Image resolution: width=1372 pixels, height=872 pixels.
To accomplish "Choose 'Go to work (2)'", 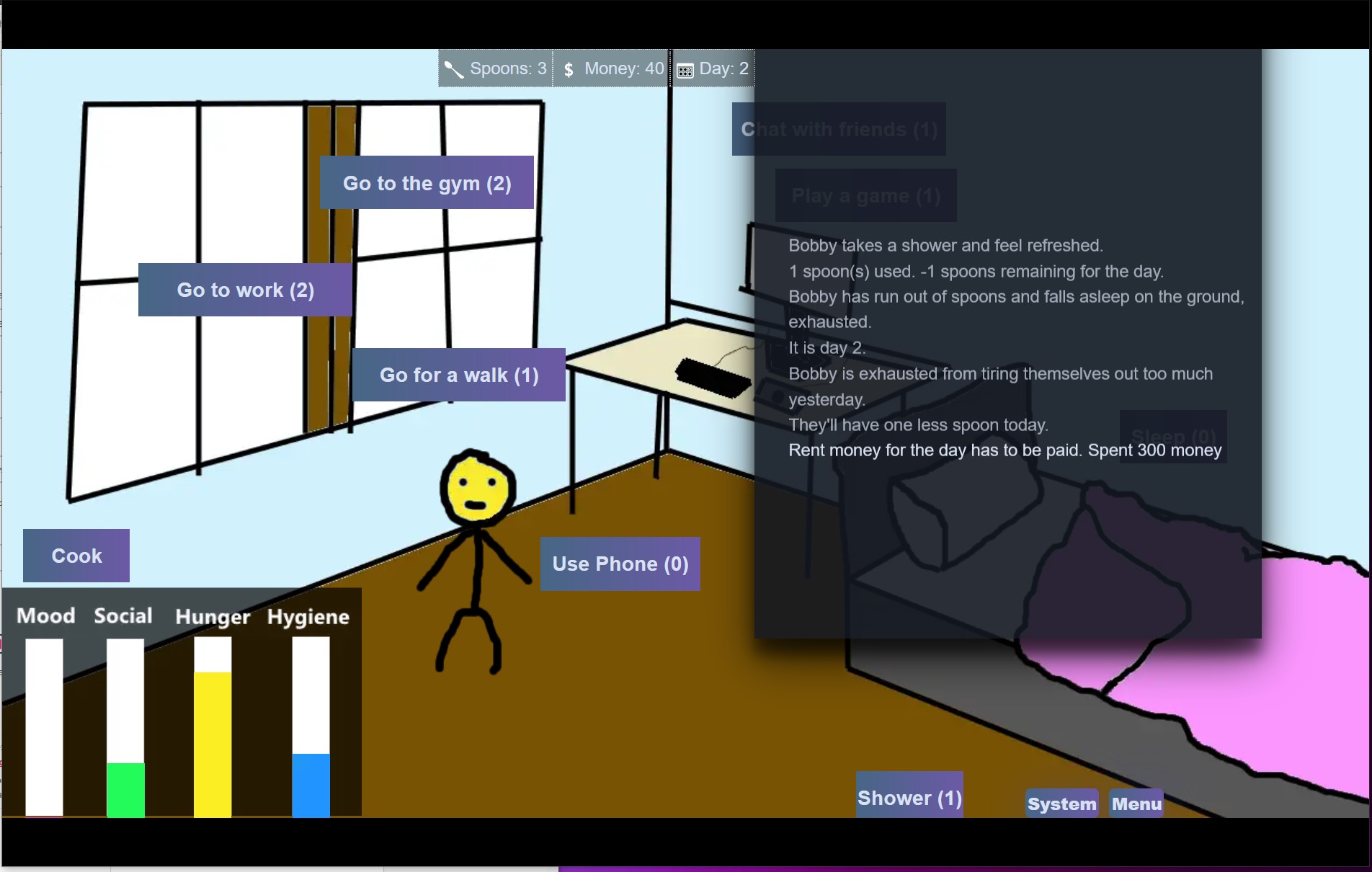I will pyautogui.click(x=246, y=290).
